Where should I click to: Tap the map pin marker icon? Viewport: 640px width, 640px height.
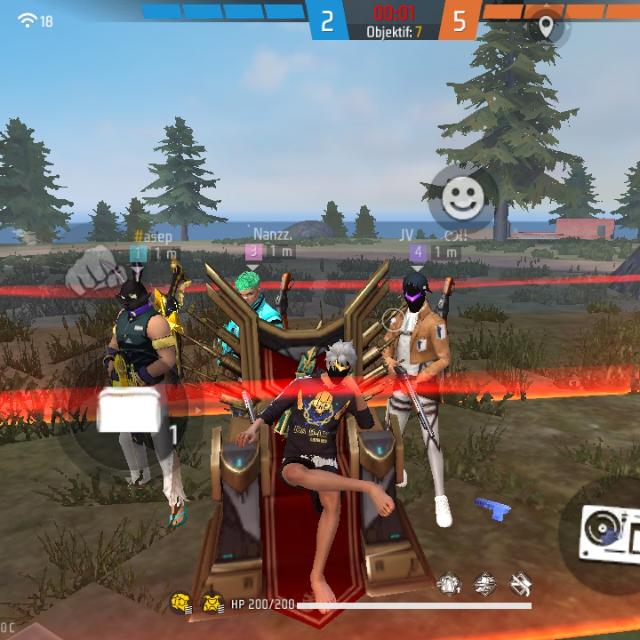[546, 25]
